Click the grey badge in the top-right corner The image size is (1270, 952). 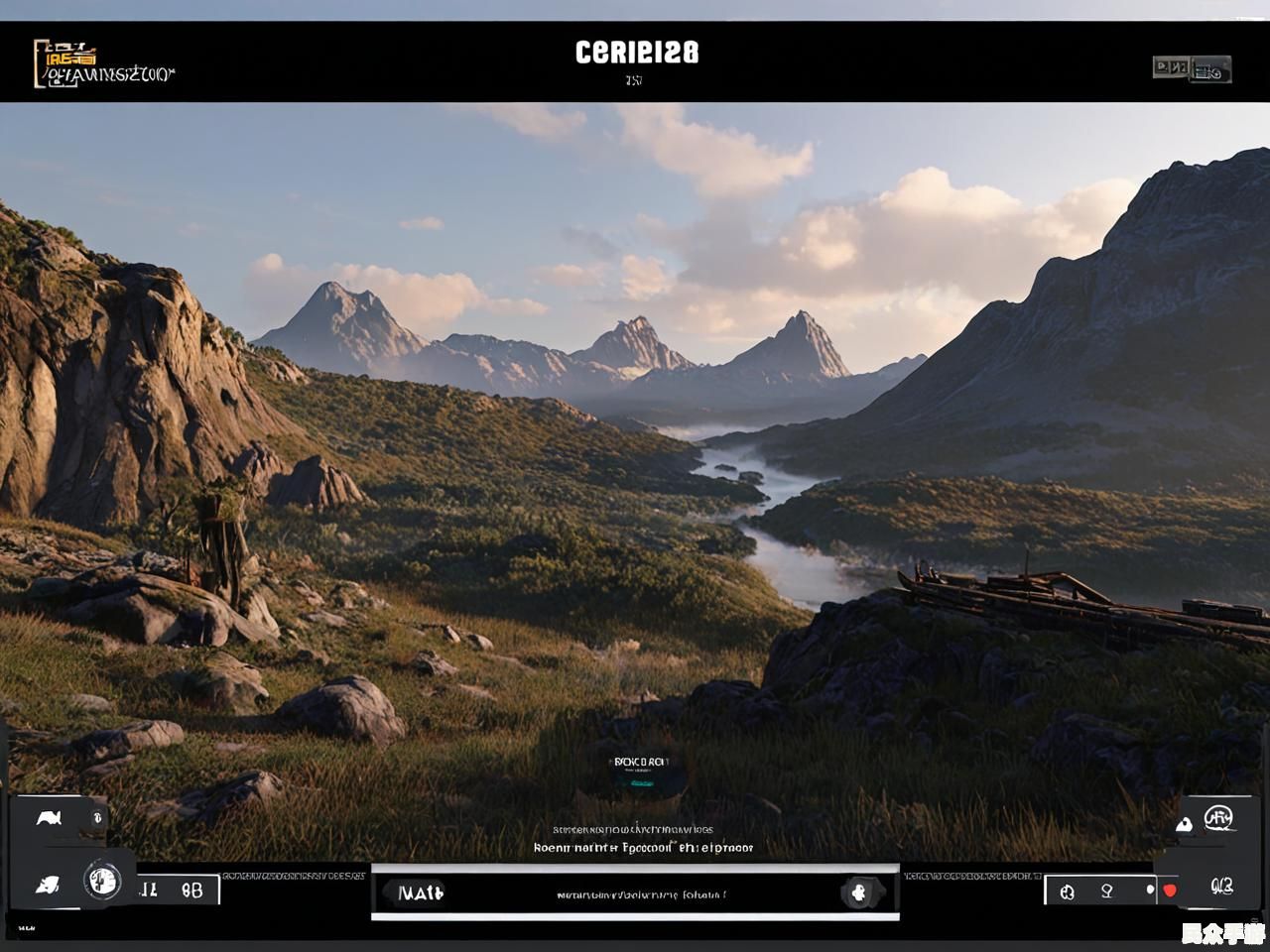click(1192, 69)
